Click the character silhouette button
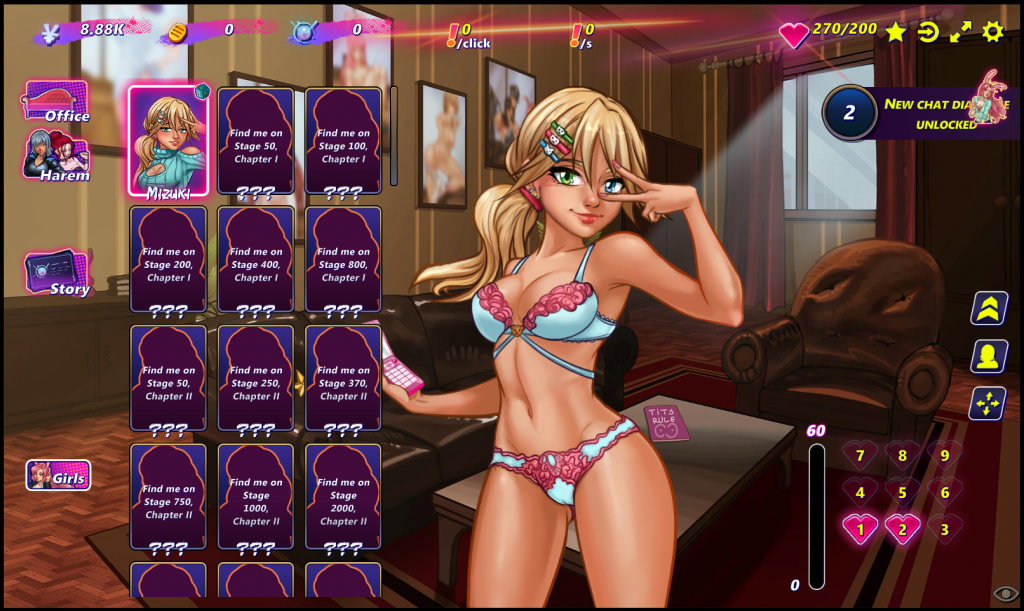 point(988,356)
